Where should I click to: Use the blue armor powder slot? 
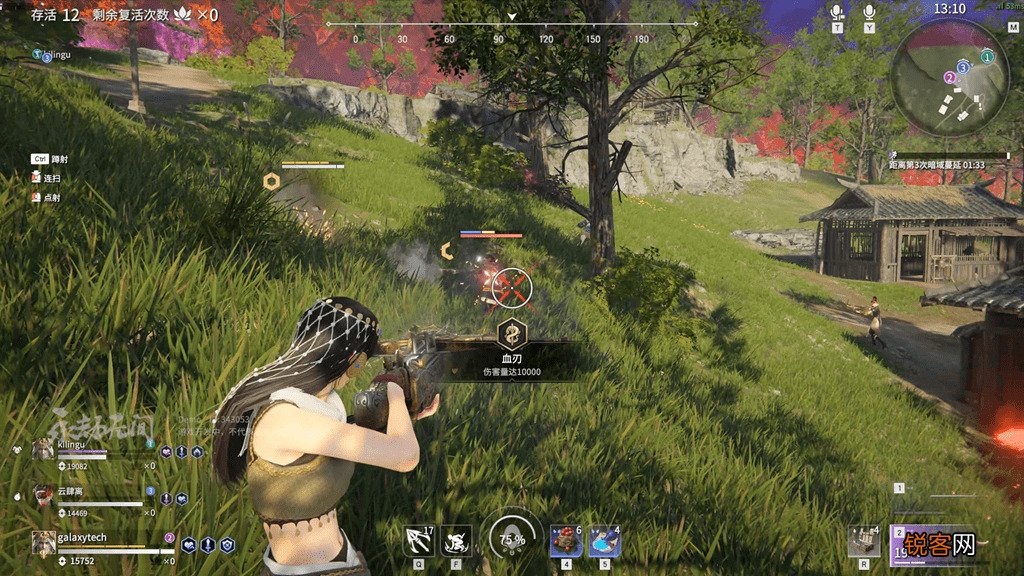604,542
